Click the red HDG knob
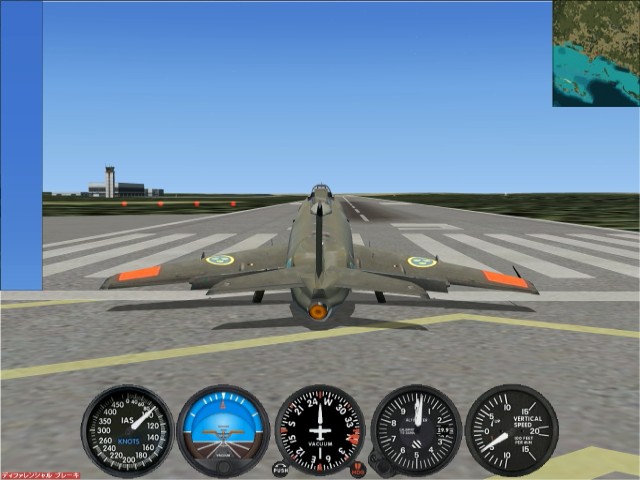The width and height of the screenshot is (640, 480). 358,468
